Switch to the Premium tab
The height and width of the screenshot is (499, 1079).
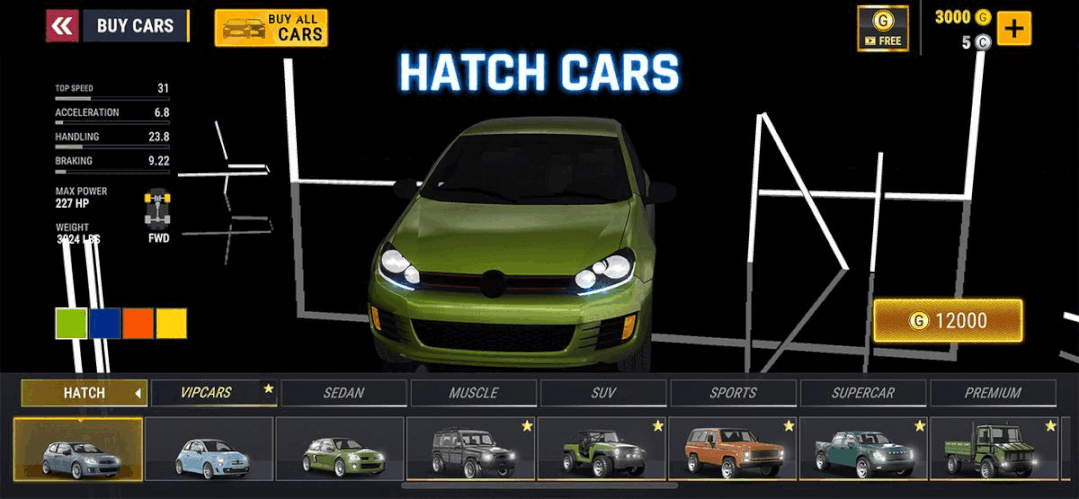click(992, 393)
